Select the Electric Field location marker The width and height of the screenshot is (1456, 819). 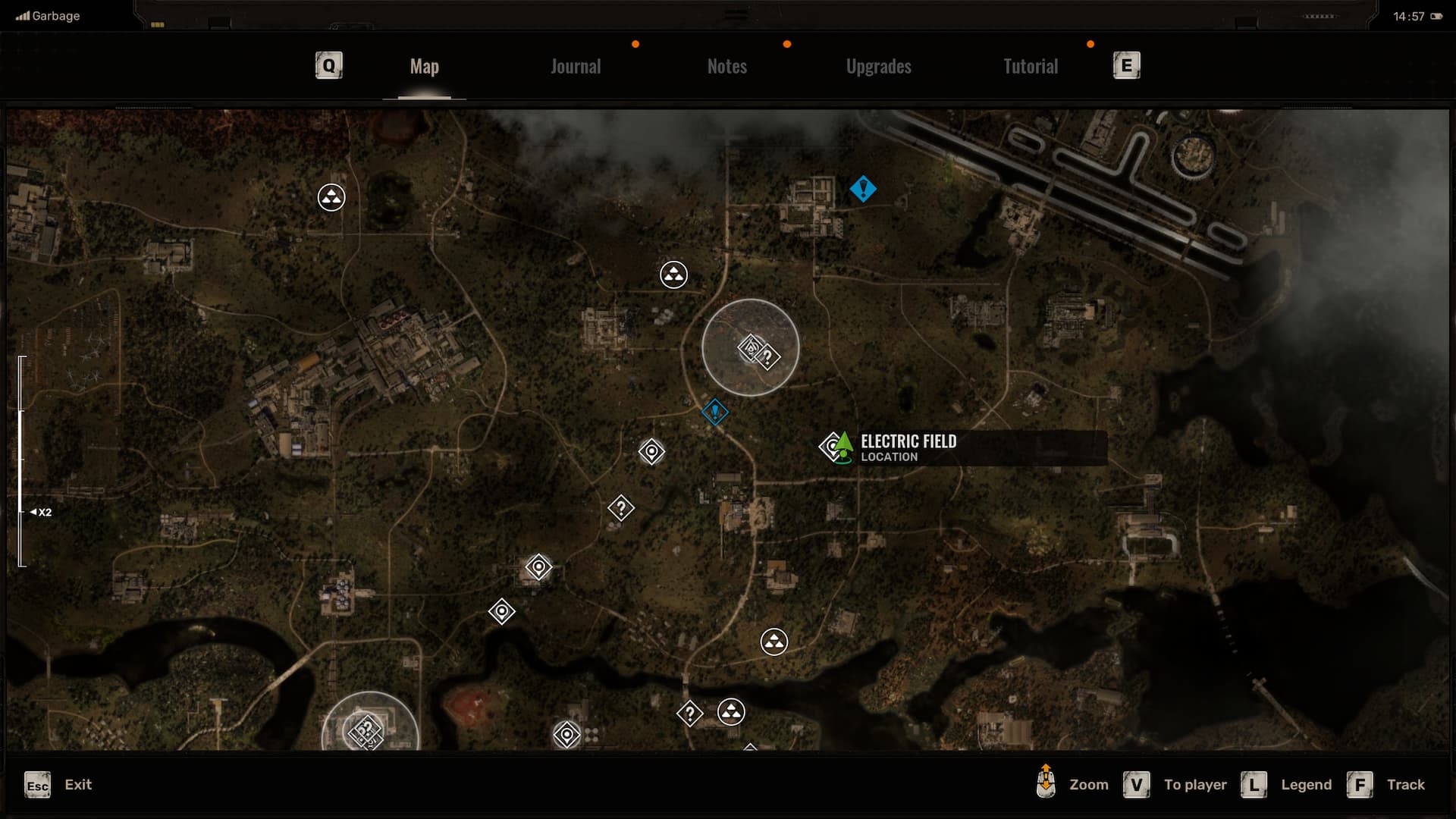(836, 447)
